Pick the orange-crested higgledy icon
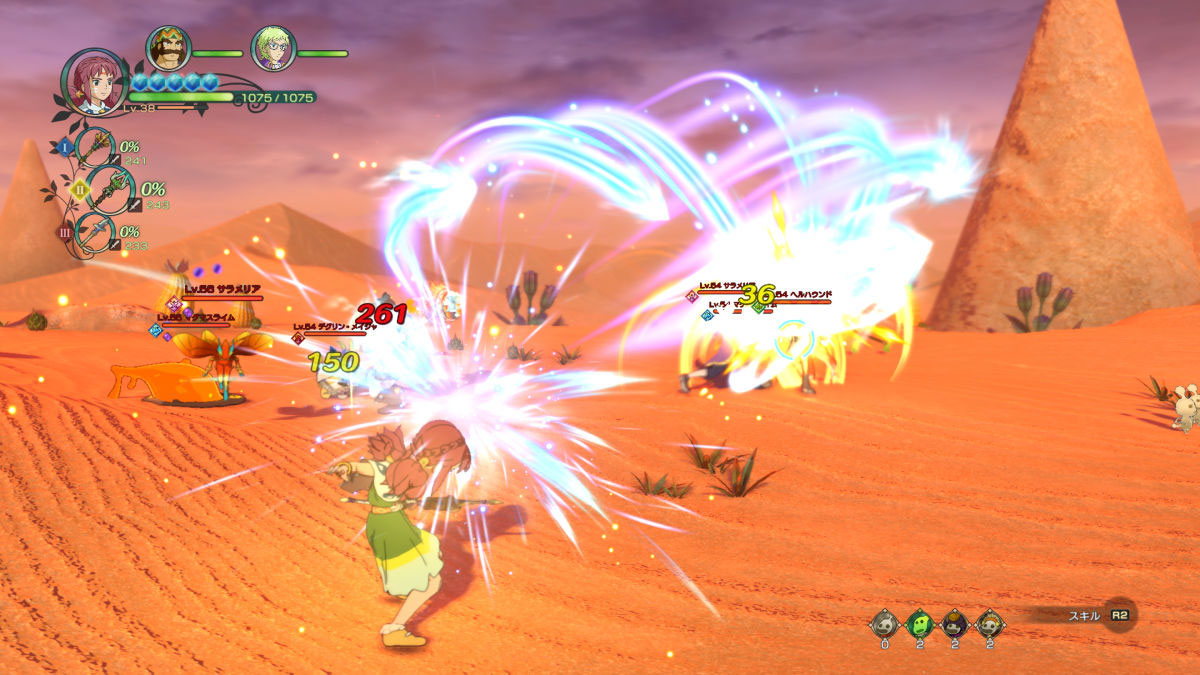The width and height of the screenshot is (1200, 675). point(990,624)
